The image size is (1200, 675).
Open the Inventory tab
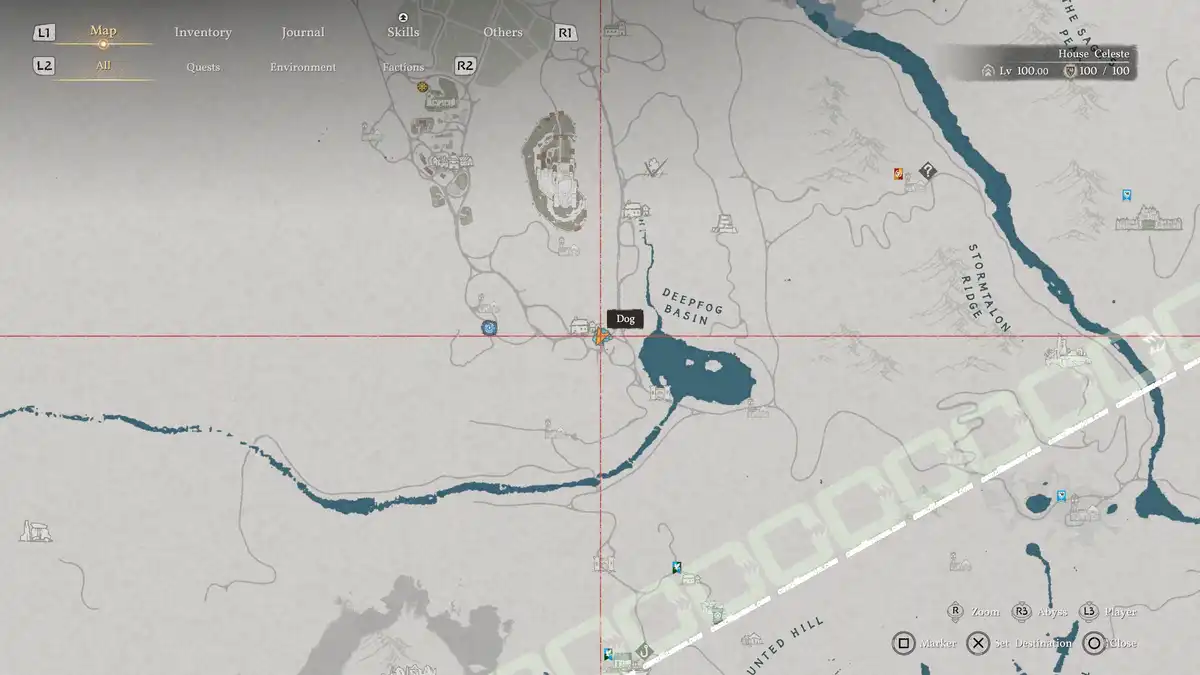203,32
